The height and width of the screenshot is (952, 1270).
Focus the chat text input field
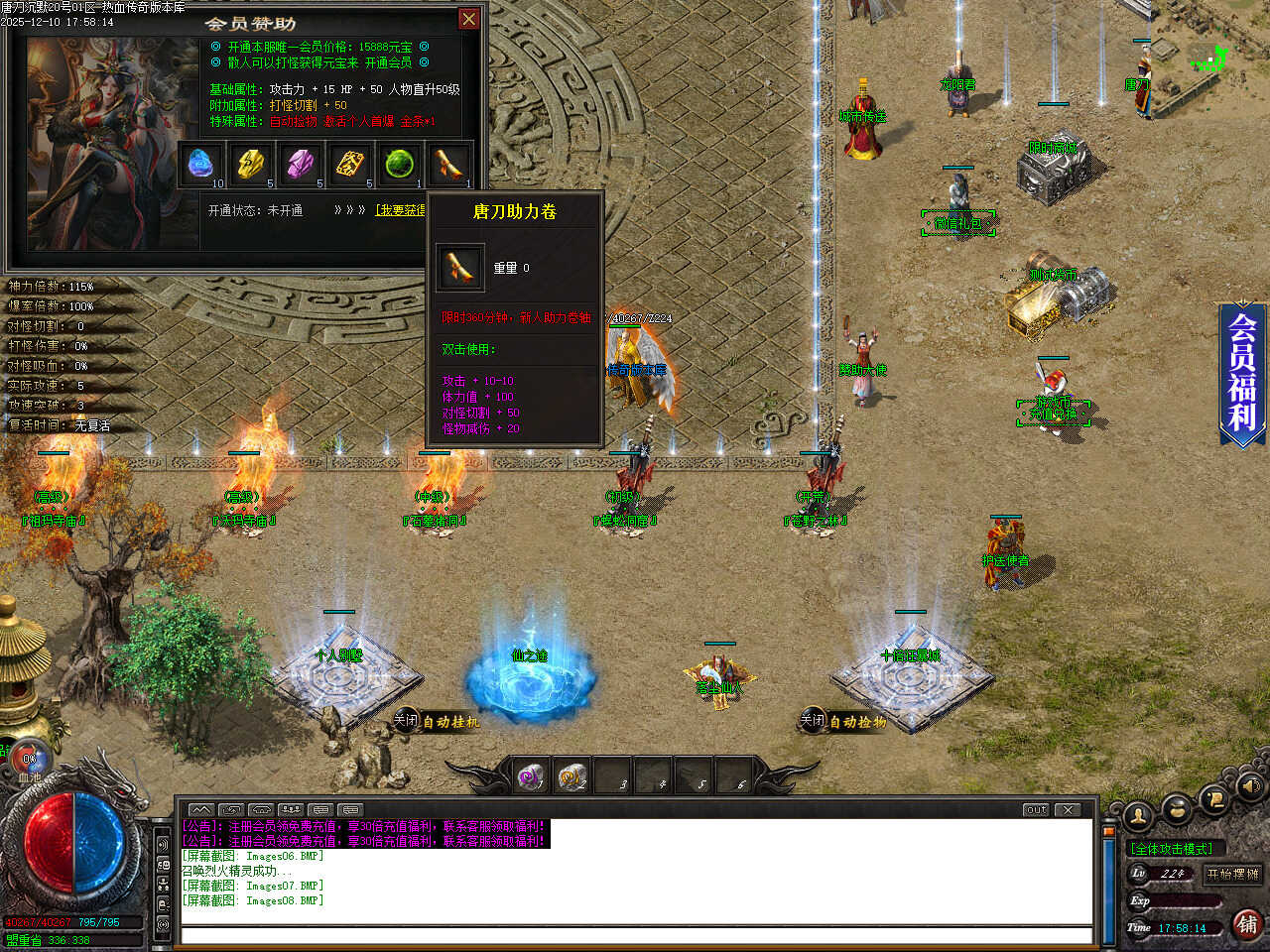(635, 935)
